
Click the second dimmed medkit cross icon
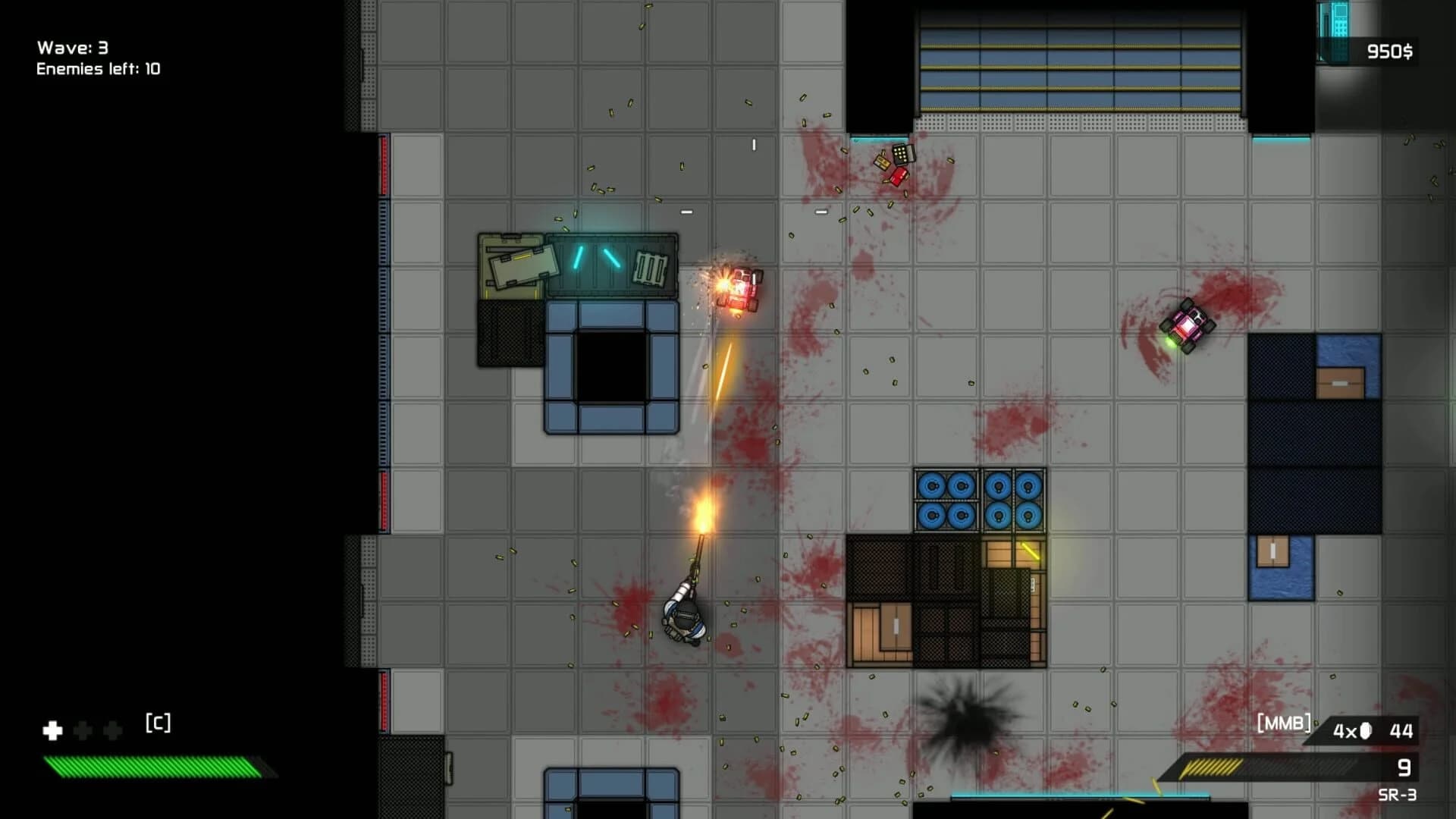(x=112, y=730)
